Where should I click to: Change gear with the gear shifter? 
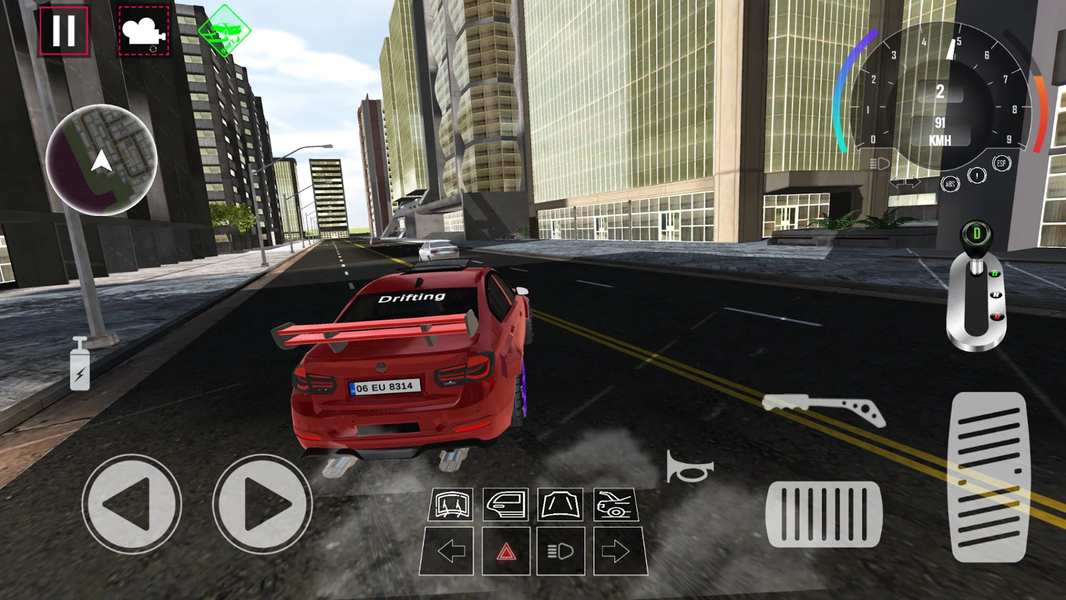[973, 290]
